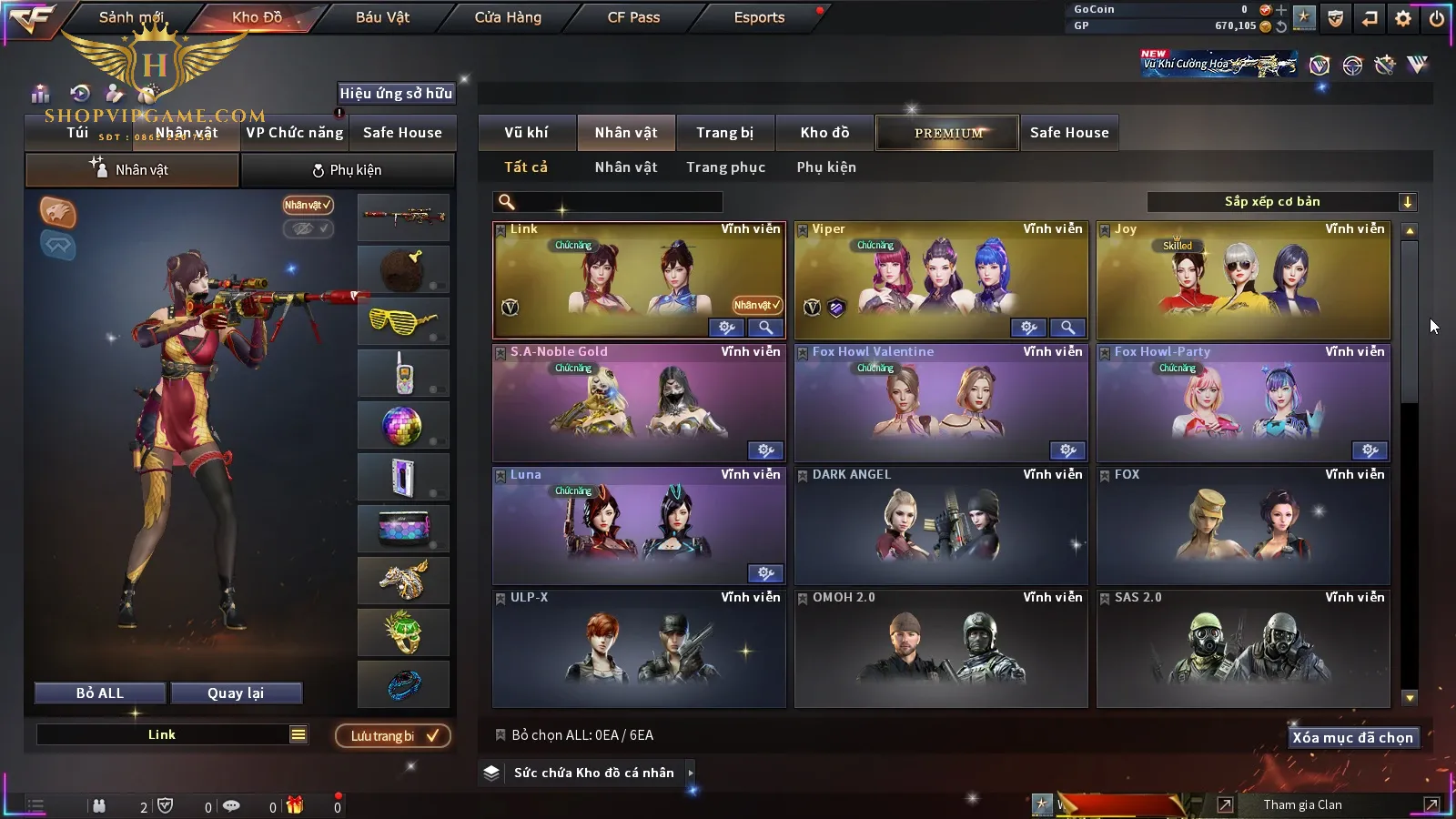
Task: Open settings gear icon
Action: tap(1403, 18)
